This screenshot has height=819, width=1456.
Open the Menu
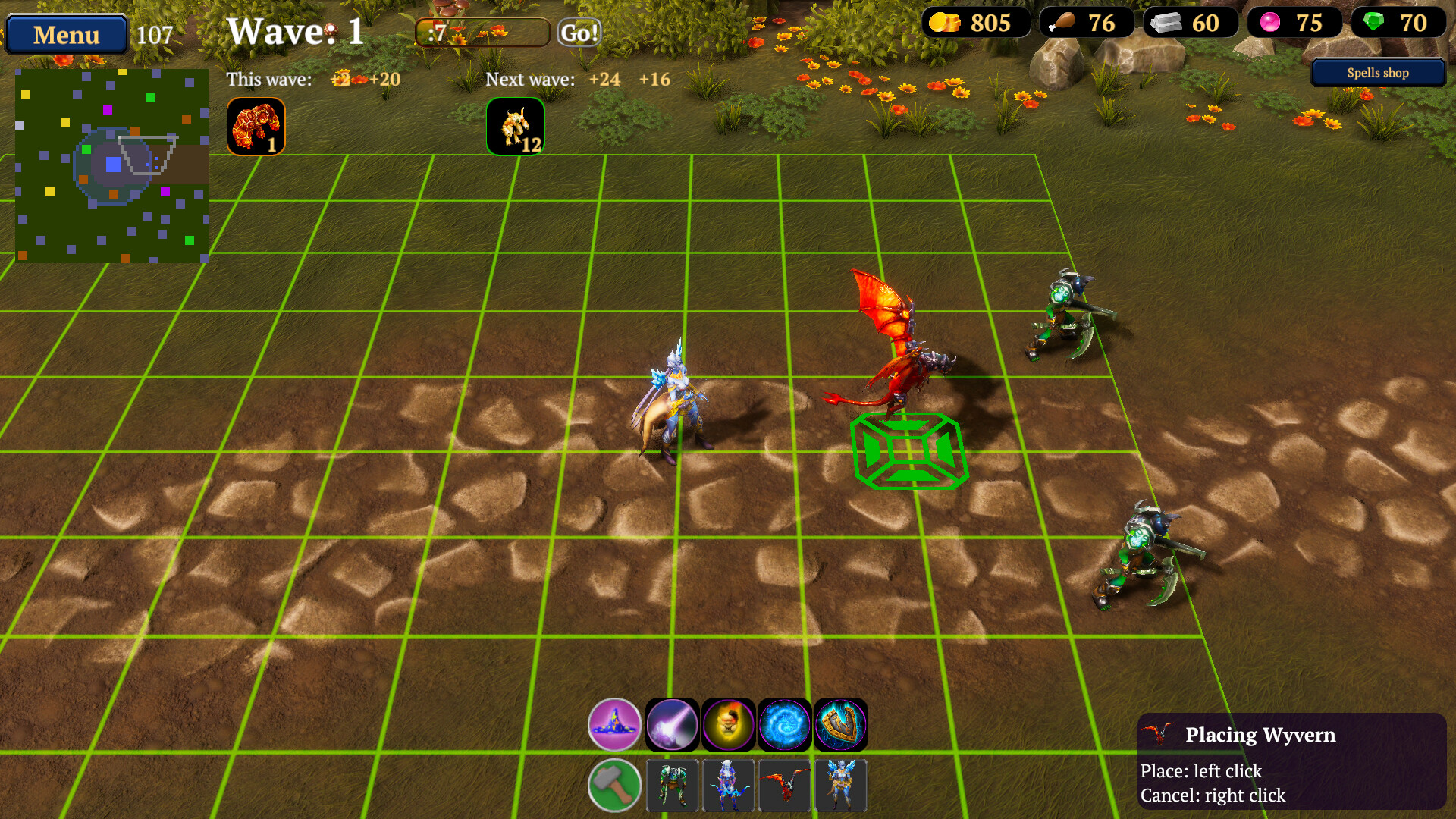[x=65, y=34]
